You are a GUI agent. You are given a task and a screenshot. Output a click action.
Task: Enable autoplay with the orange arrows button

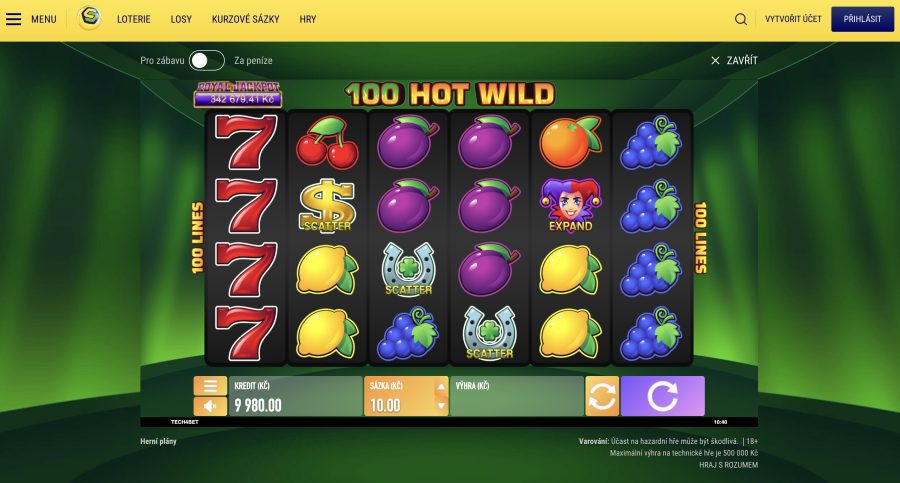tap(602, 396)
